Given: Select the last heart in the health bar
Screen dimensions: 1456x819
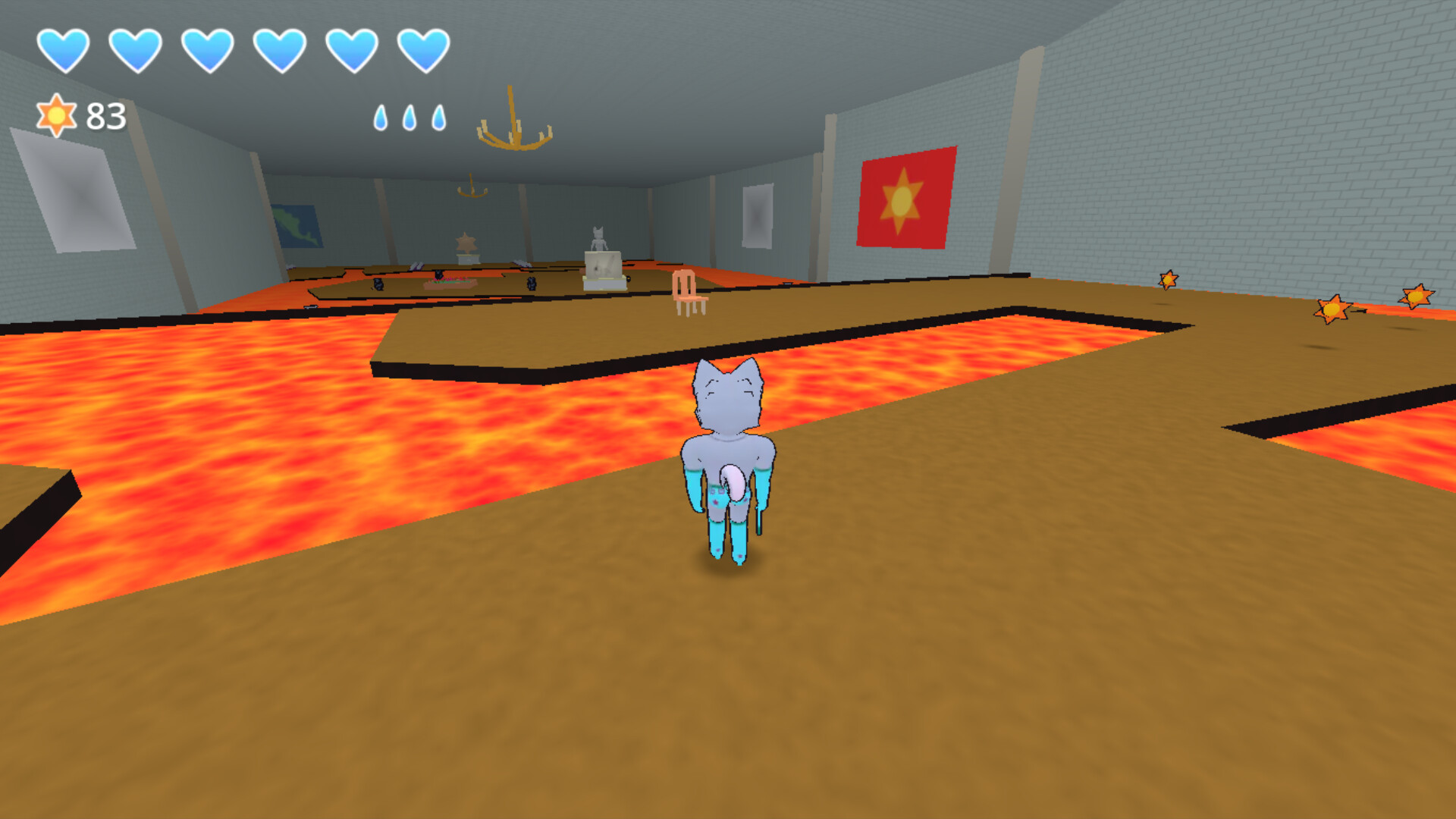Looking at the screenshot, I should (x=423, y=49).
